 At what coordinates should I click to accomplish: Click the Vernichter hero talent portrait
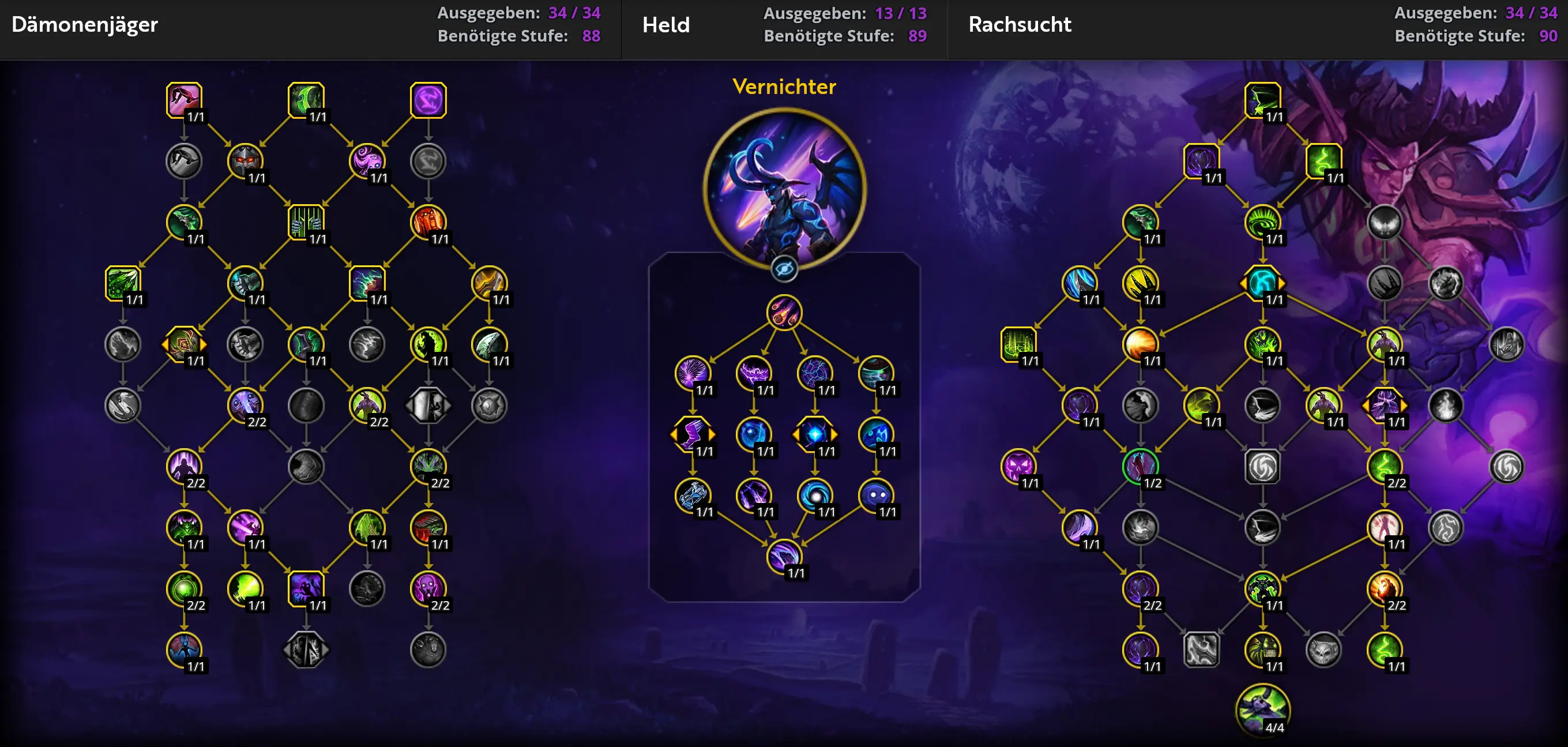[784, 187]
